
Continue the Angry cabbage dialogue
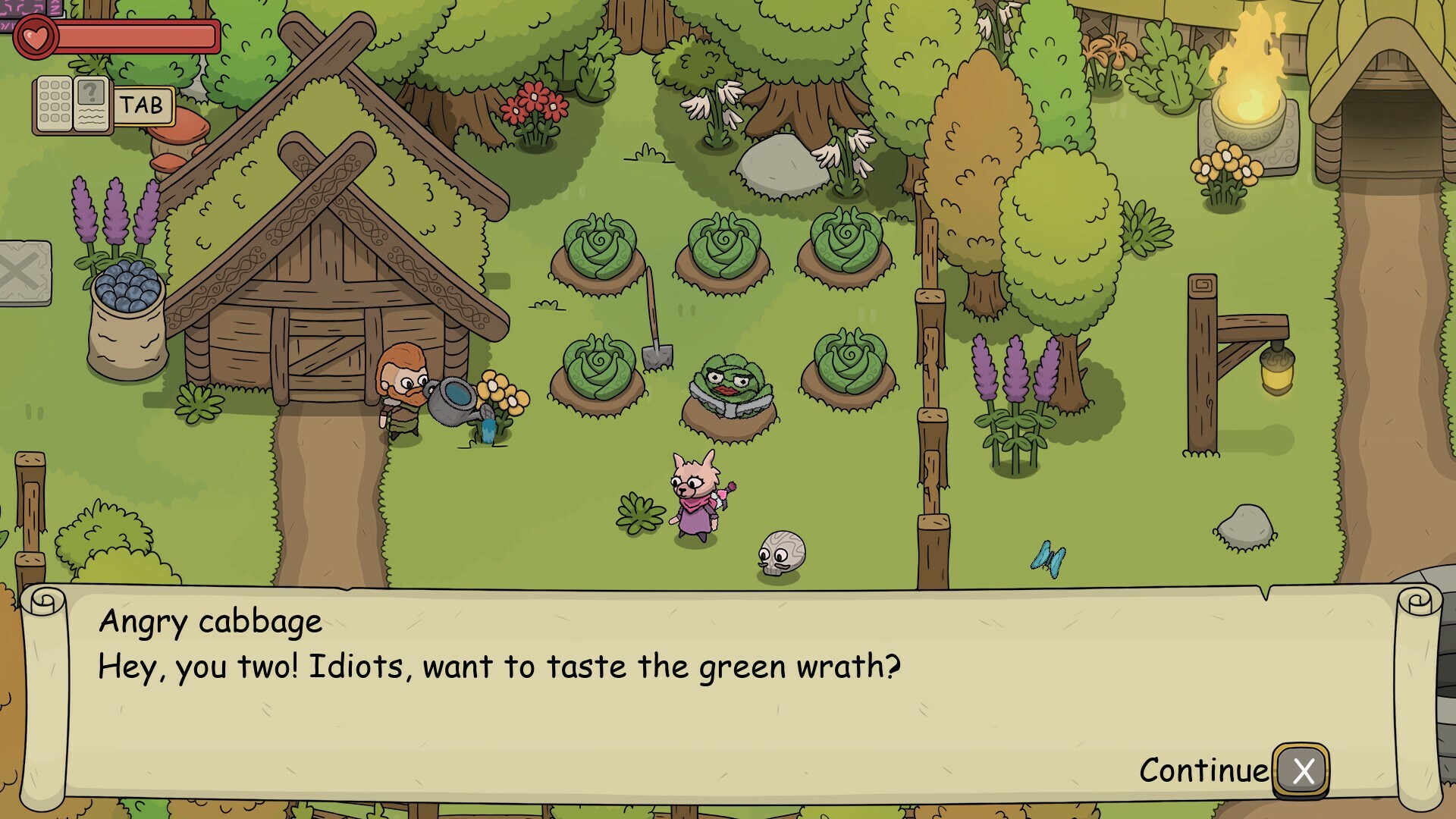(x=1301, y=770)
